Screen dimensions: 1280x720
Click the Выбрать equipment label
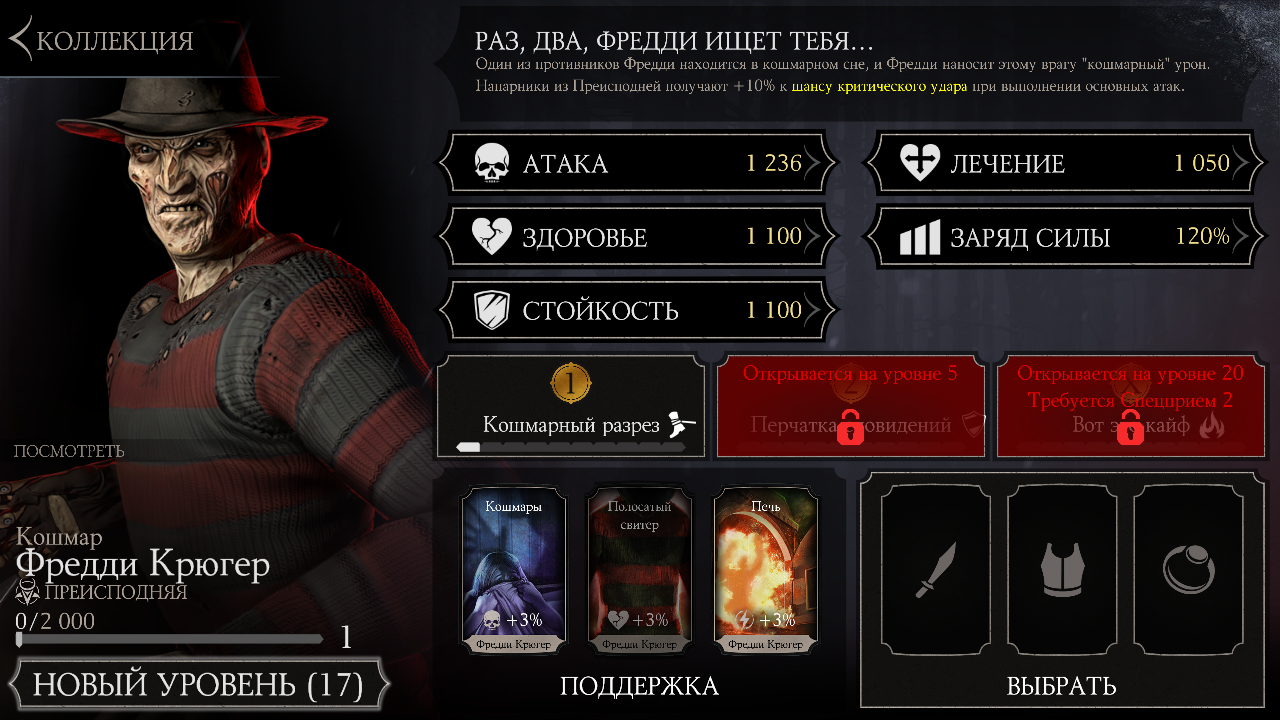[1061, 686]
